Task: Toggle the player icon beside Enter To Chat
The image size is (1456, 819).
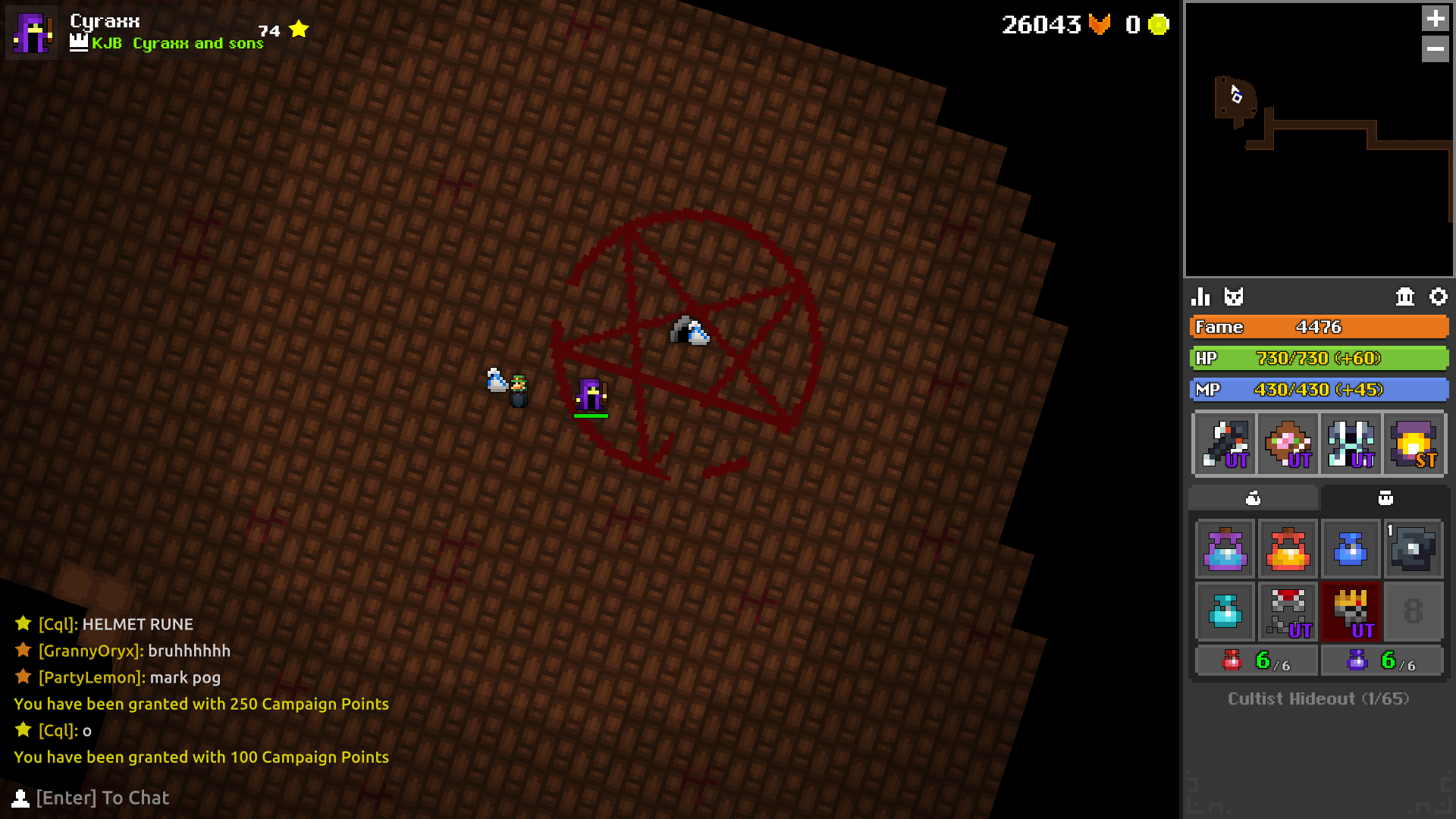Action: (x=20, y=798)
